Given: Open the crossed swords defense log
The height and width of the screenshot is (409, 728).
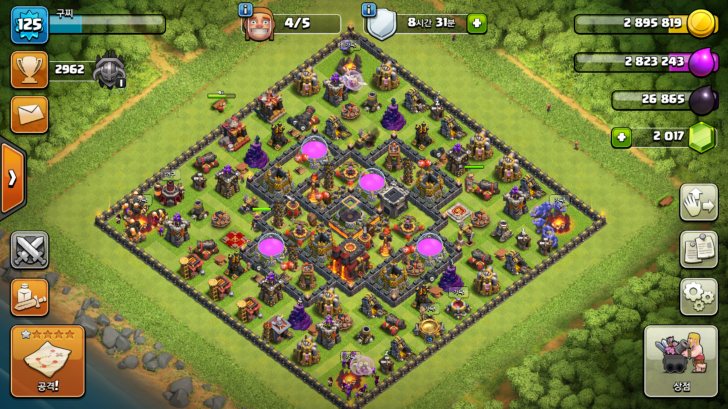Looking at the screenshot, I should click(x=29, y=250).
